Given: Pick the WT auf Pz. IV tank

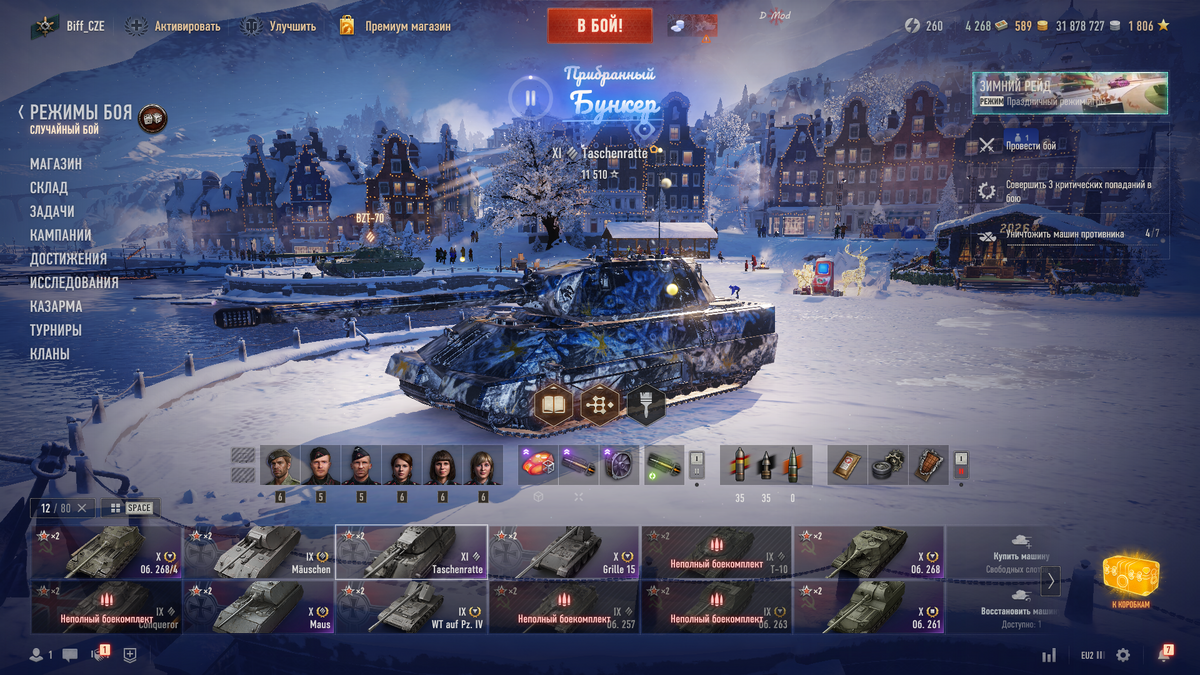Looking at the screenshot, I should pos(411,607).
